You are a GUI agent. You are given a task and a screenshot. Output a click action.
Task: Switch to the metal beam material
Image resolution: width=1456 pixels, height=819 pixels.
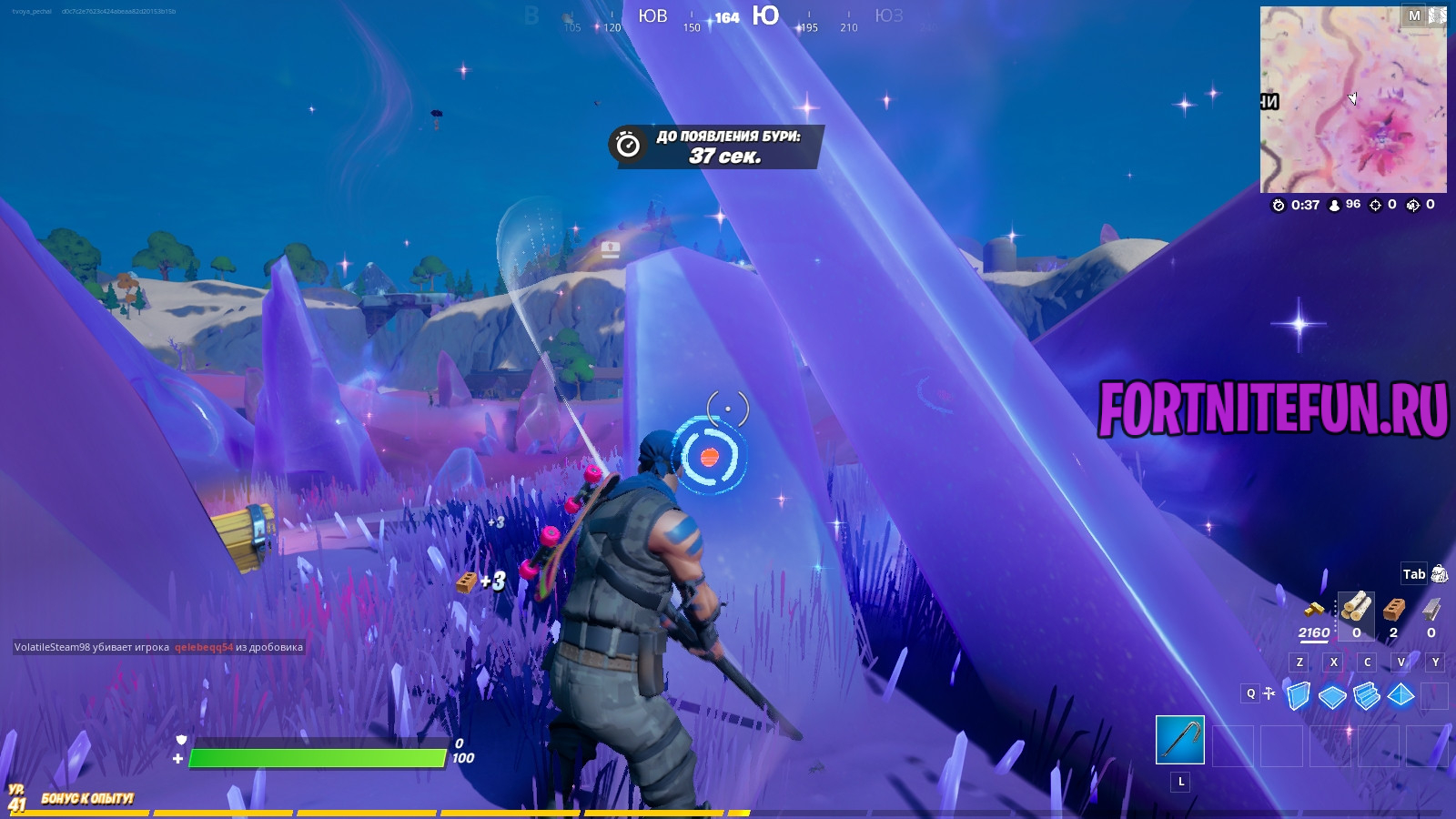[1431, 608]
